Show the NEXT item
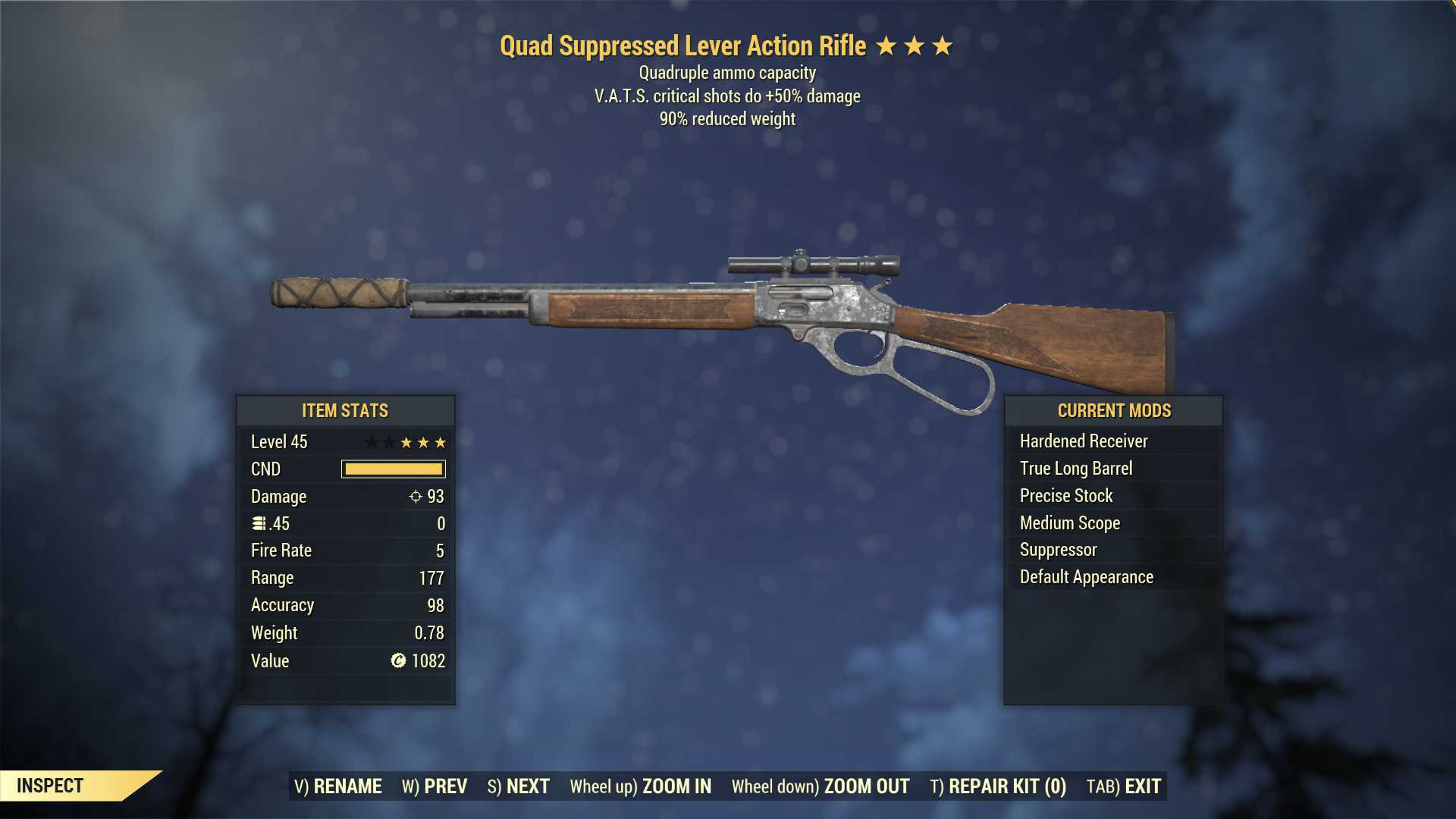The width and height of the screenshot is (1456, 819). coord(519,786)
